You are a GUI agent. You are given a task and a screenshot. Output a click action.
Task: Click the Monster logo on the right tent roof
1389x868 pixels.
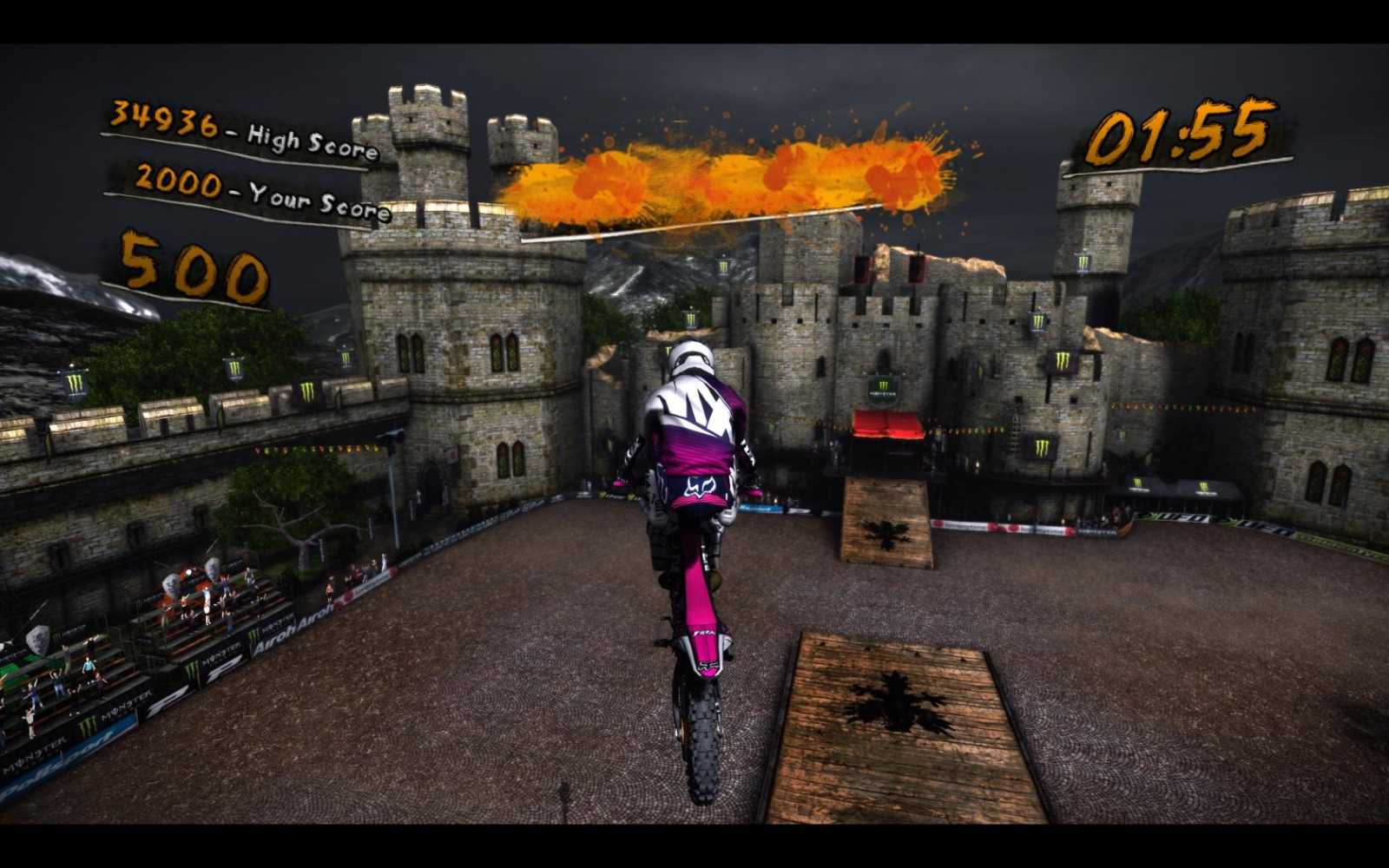click(1204, 486)
